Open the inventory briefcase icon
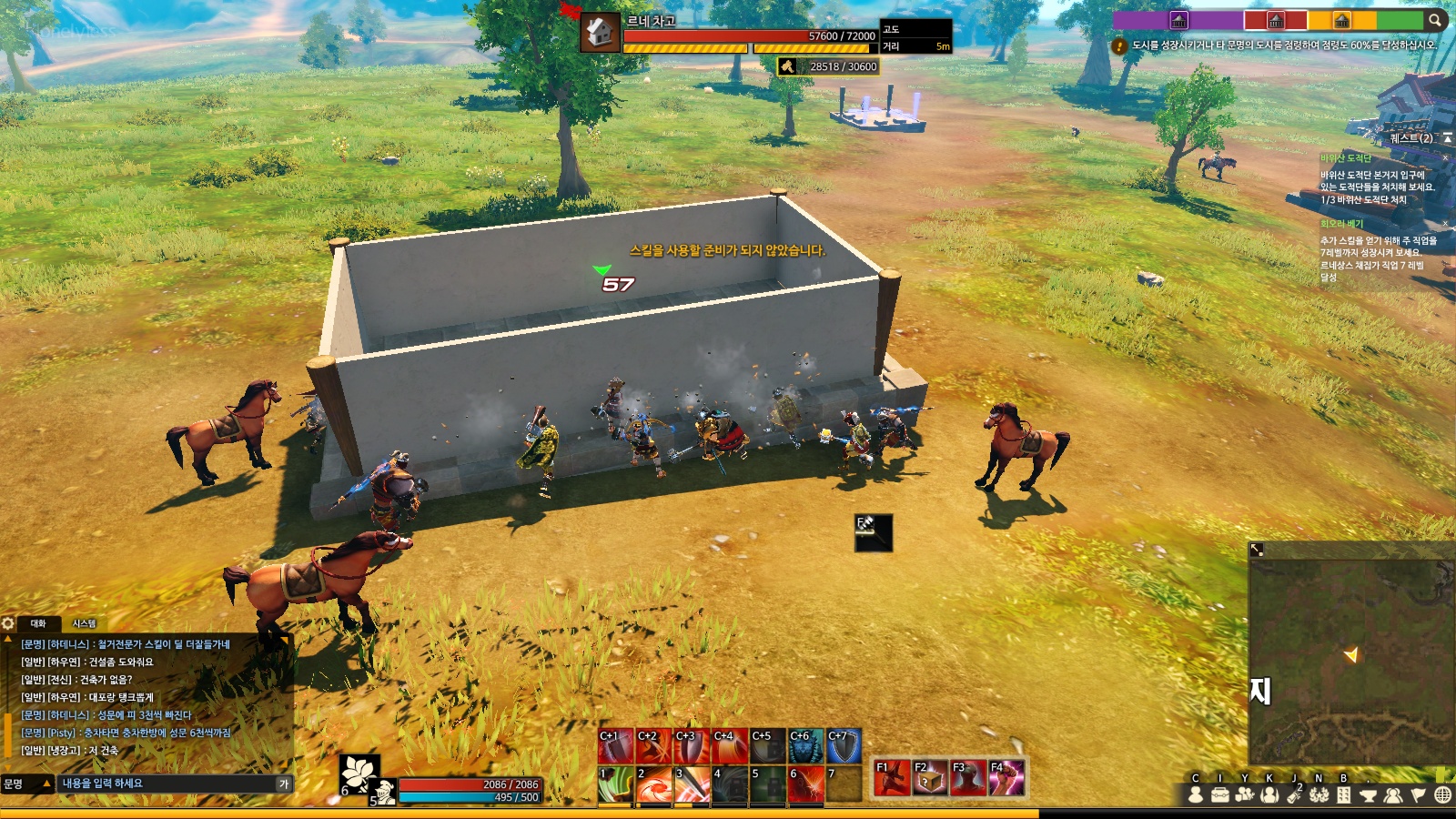This screenshot has width=1456, height=819. click(1219, 795)
